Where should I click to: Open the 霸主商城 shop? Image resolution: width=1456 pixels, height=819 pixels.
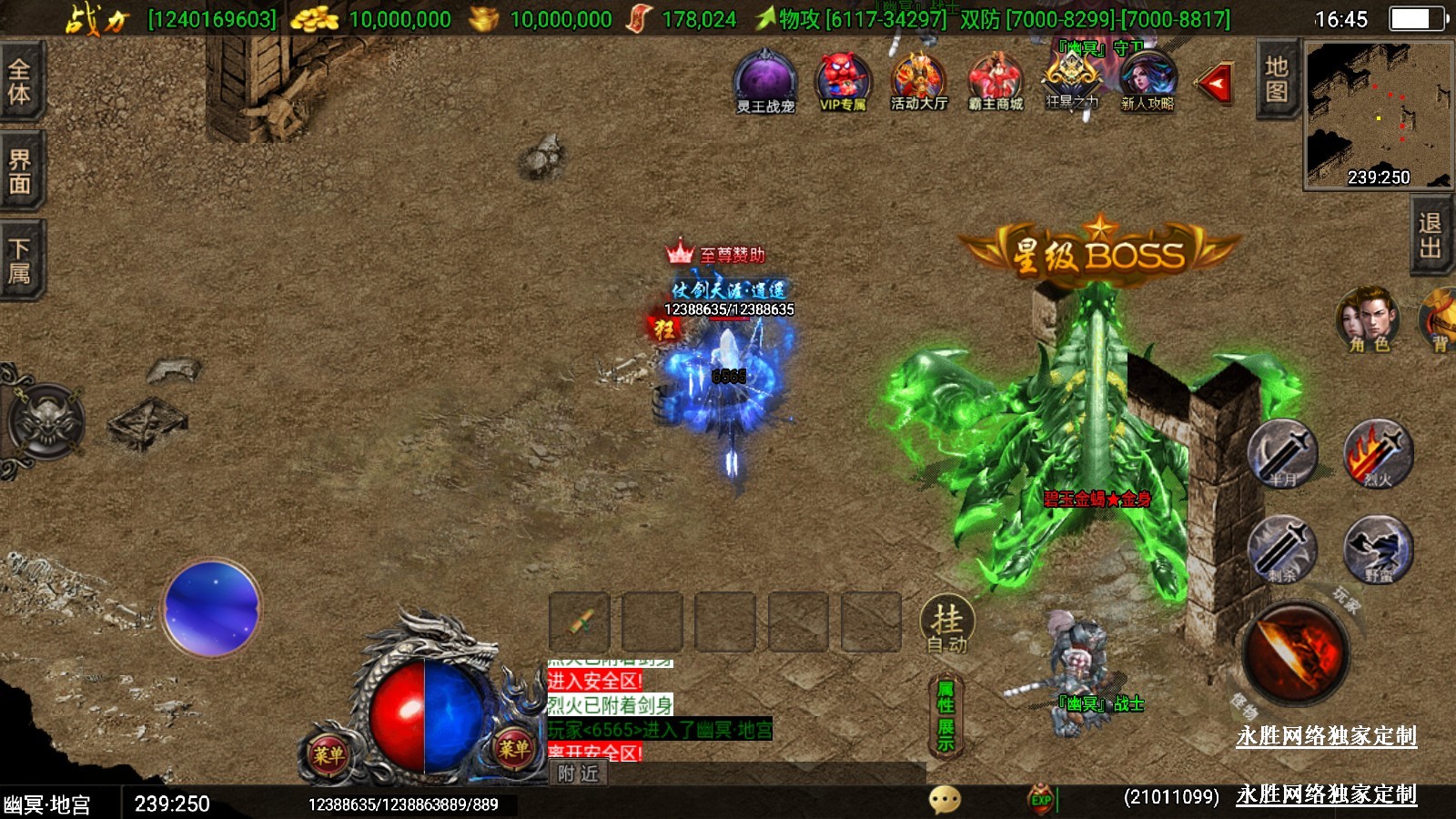click(x=996, y=82)
